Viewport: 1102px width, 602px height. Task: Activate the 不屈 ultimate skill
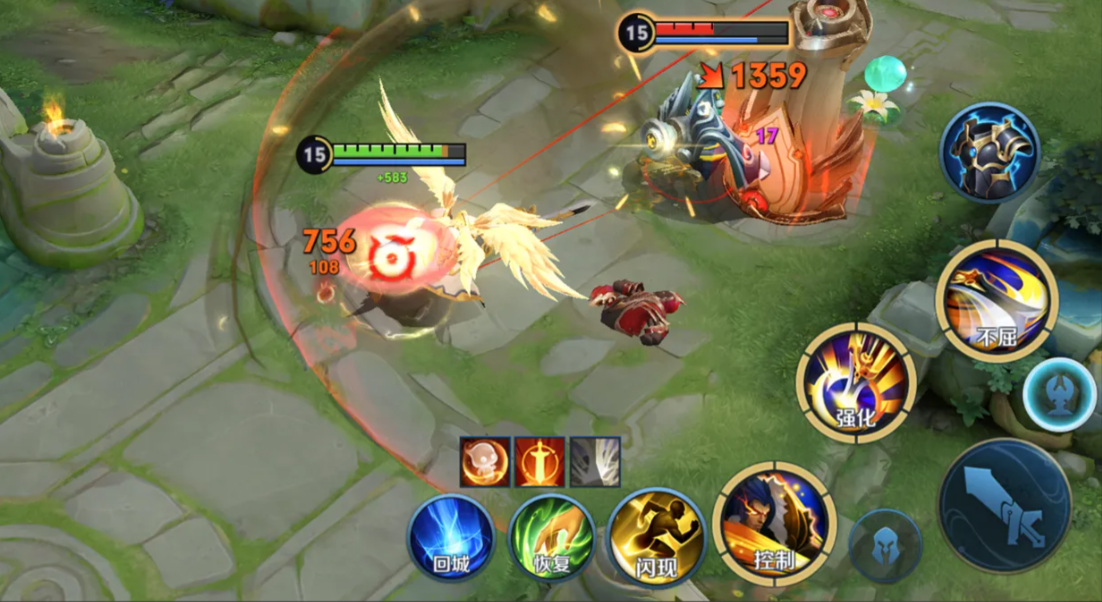click(996, 299)
